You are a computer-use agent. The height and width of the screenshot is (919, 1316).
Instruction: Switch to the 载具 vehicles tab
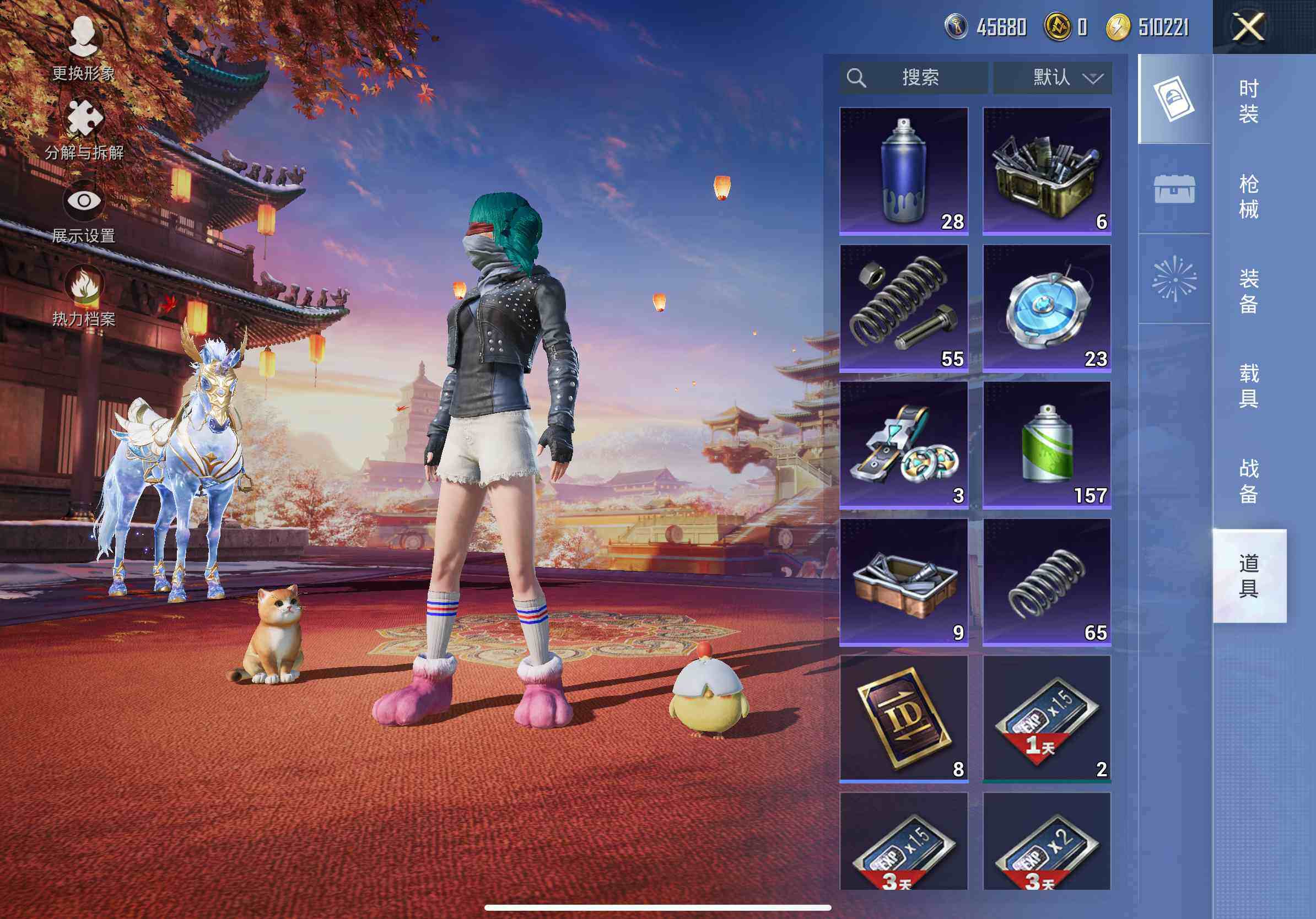click(x=1249, y=386)
